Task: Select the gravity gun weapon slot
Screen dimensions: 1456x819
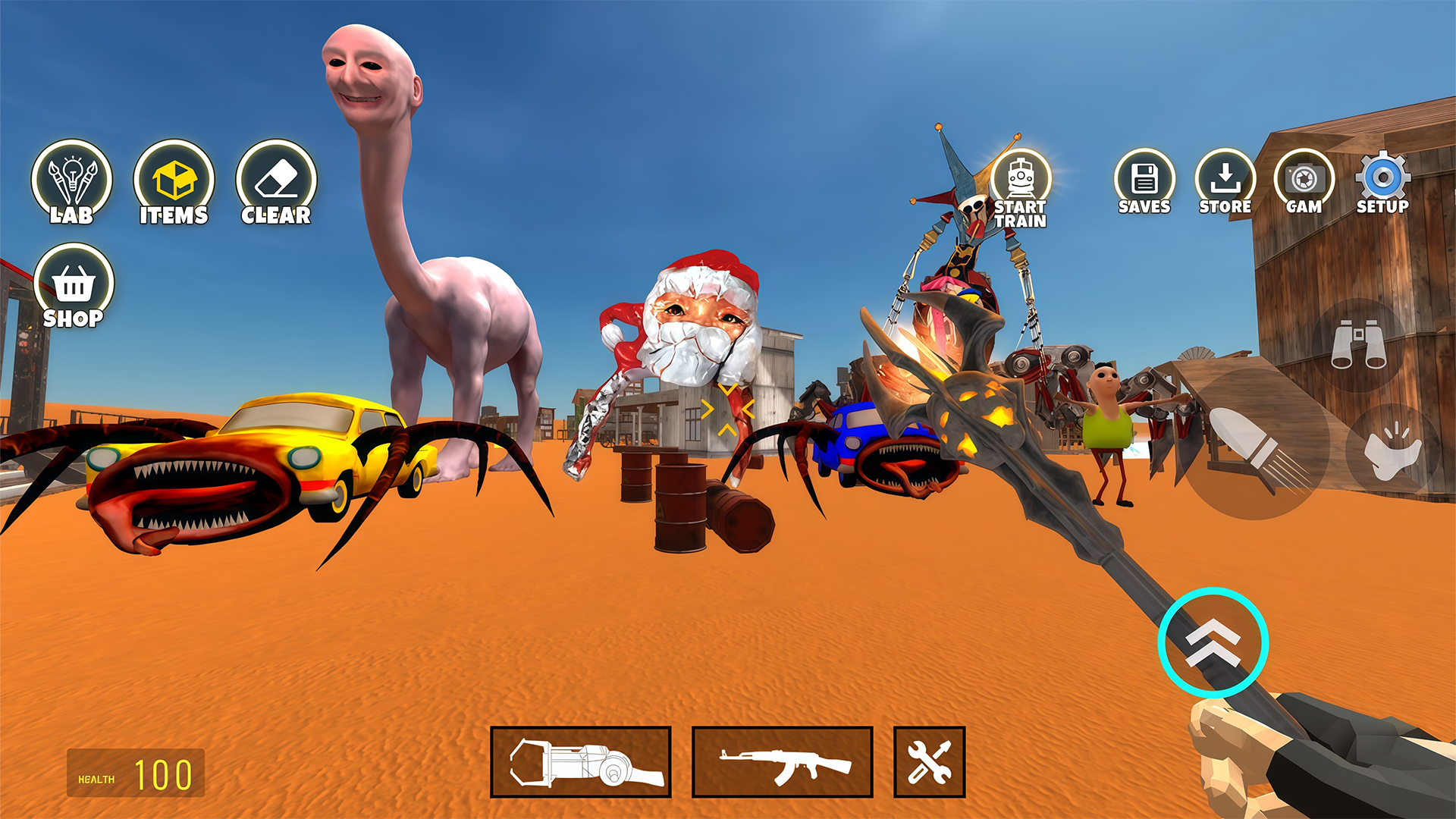Action: 581,762
